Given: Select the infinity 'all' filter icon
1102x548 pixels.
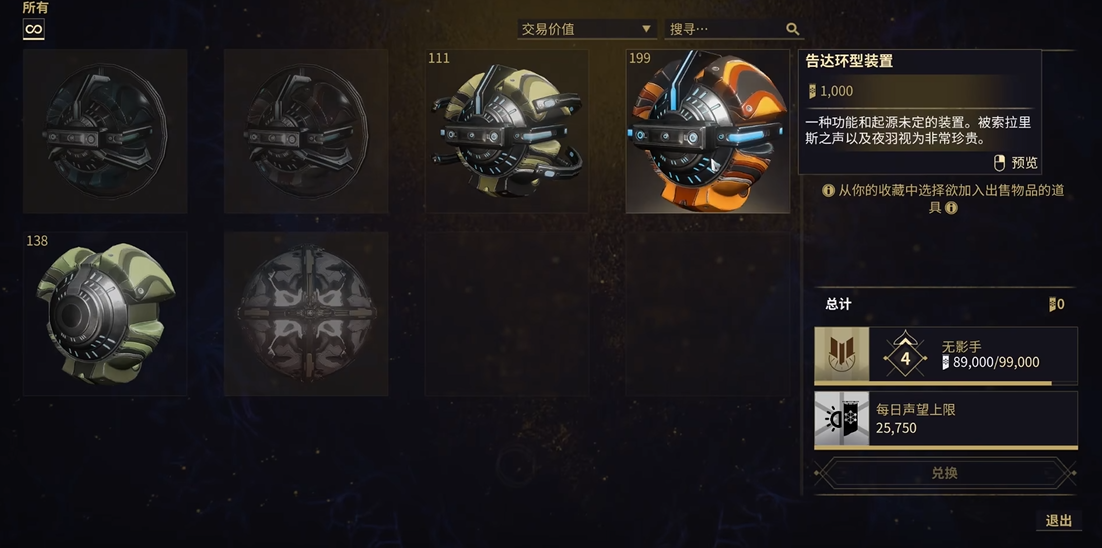Looking at the screenshot, I should point(34,29).
